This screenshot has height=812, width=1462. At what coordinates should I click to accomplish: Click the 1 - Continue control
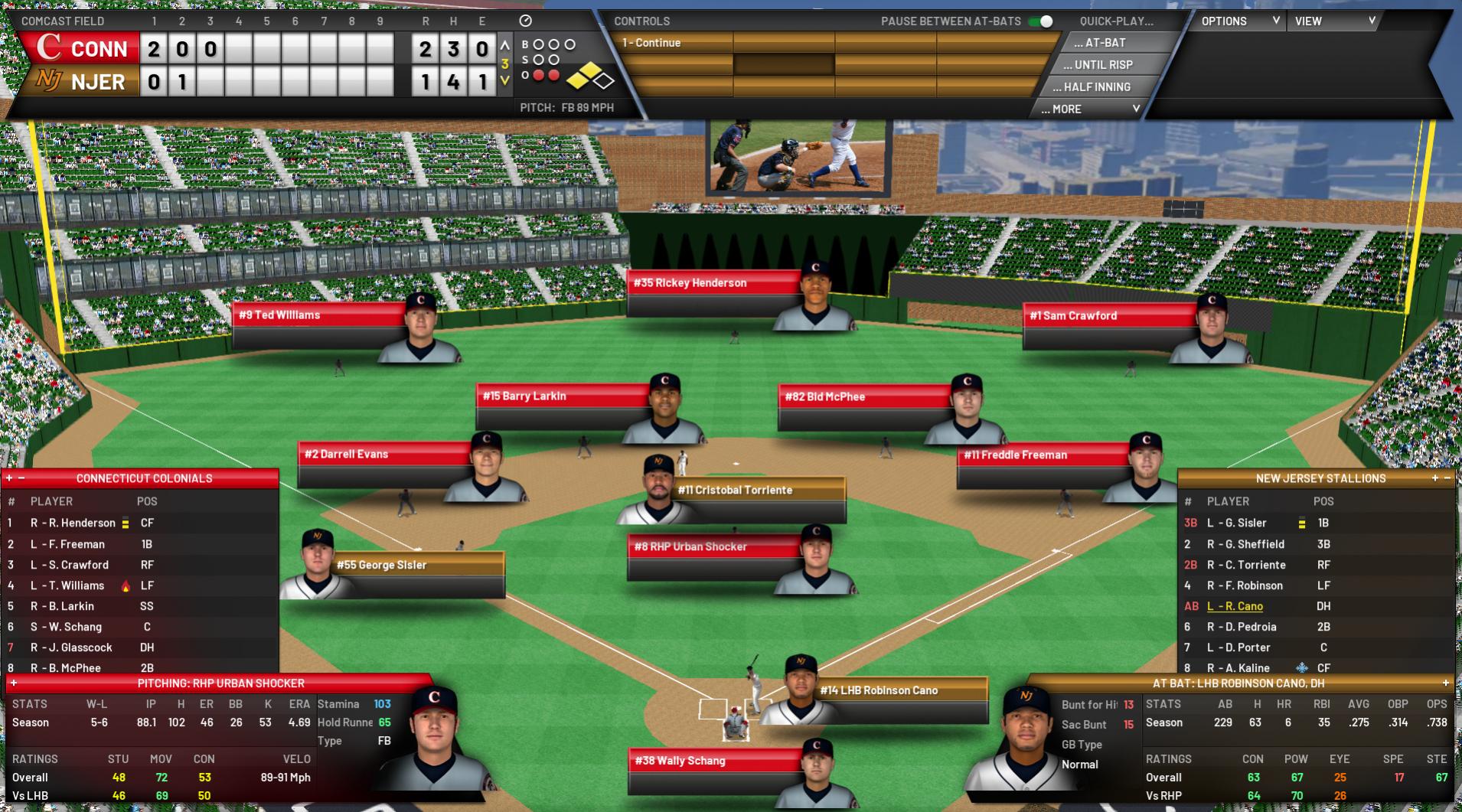click(674, 43)
